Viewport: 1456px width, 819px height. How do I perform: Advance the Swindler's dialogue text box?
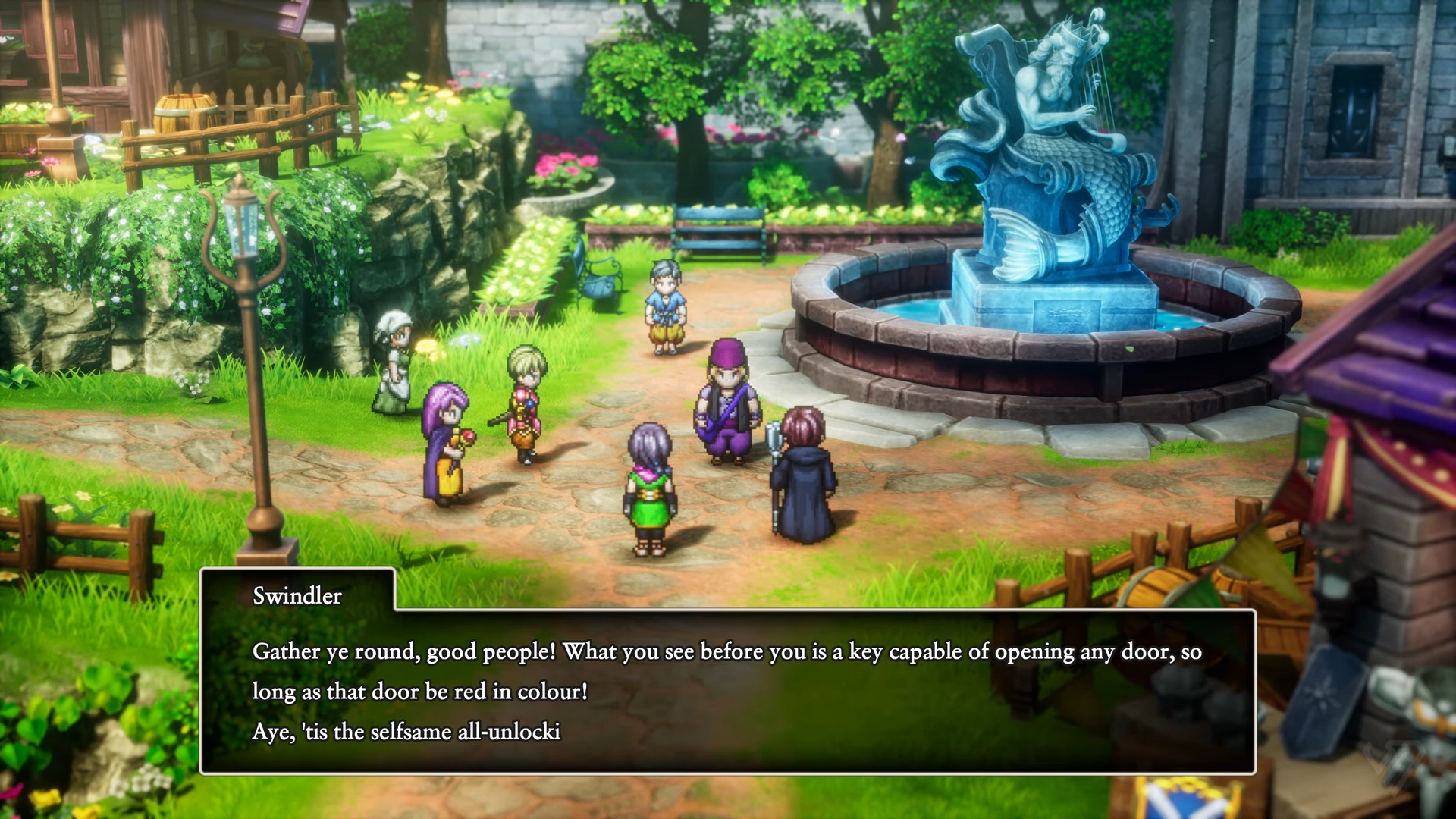pyautogui.click(x=726, y=690)
